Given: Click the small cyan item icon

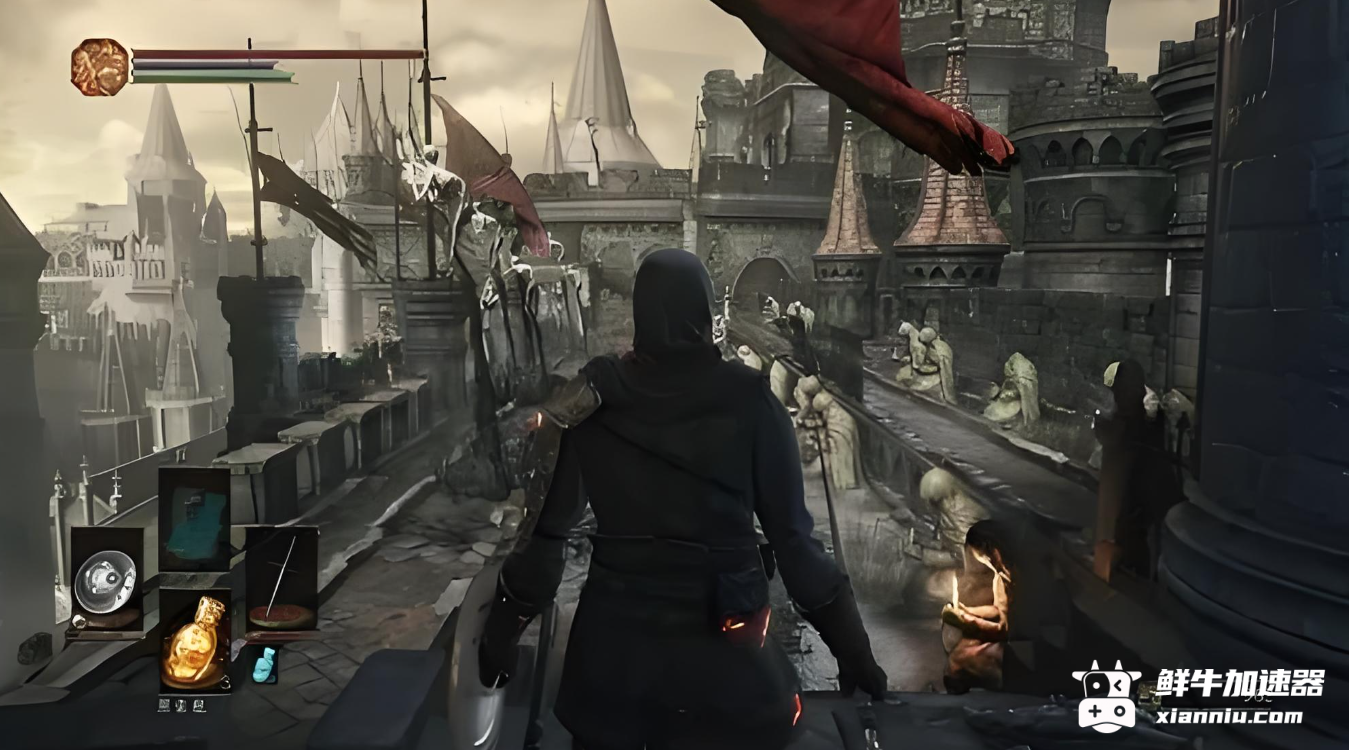Looking at the screenshot, I should [263, 665].
